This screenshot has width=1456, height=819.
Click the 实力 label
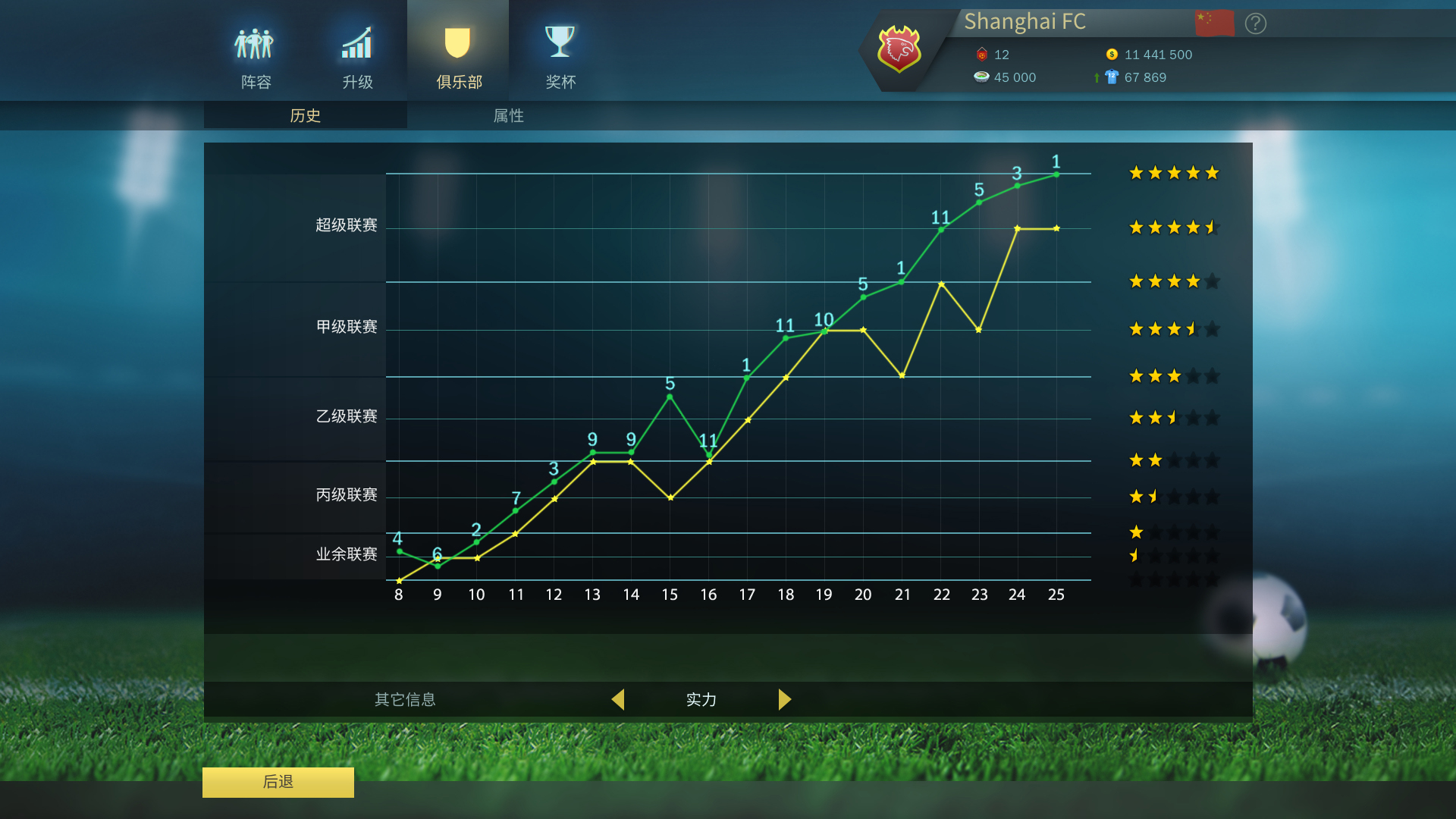[x=701, y=700]
